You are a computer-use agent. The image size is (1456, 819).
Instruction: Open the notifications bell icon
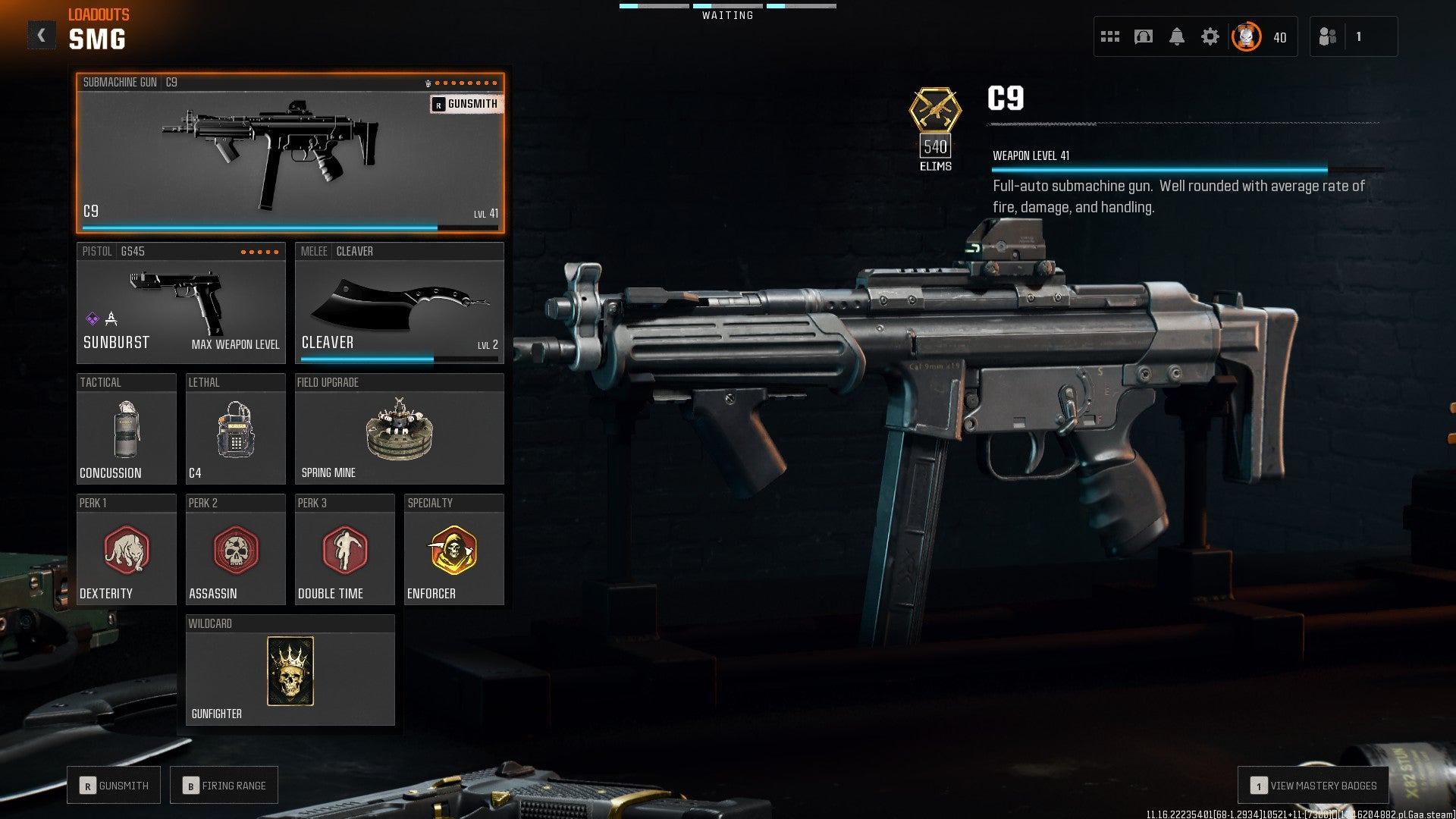tap(1178, 36)
